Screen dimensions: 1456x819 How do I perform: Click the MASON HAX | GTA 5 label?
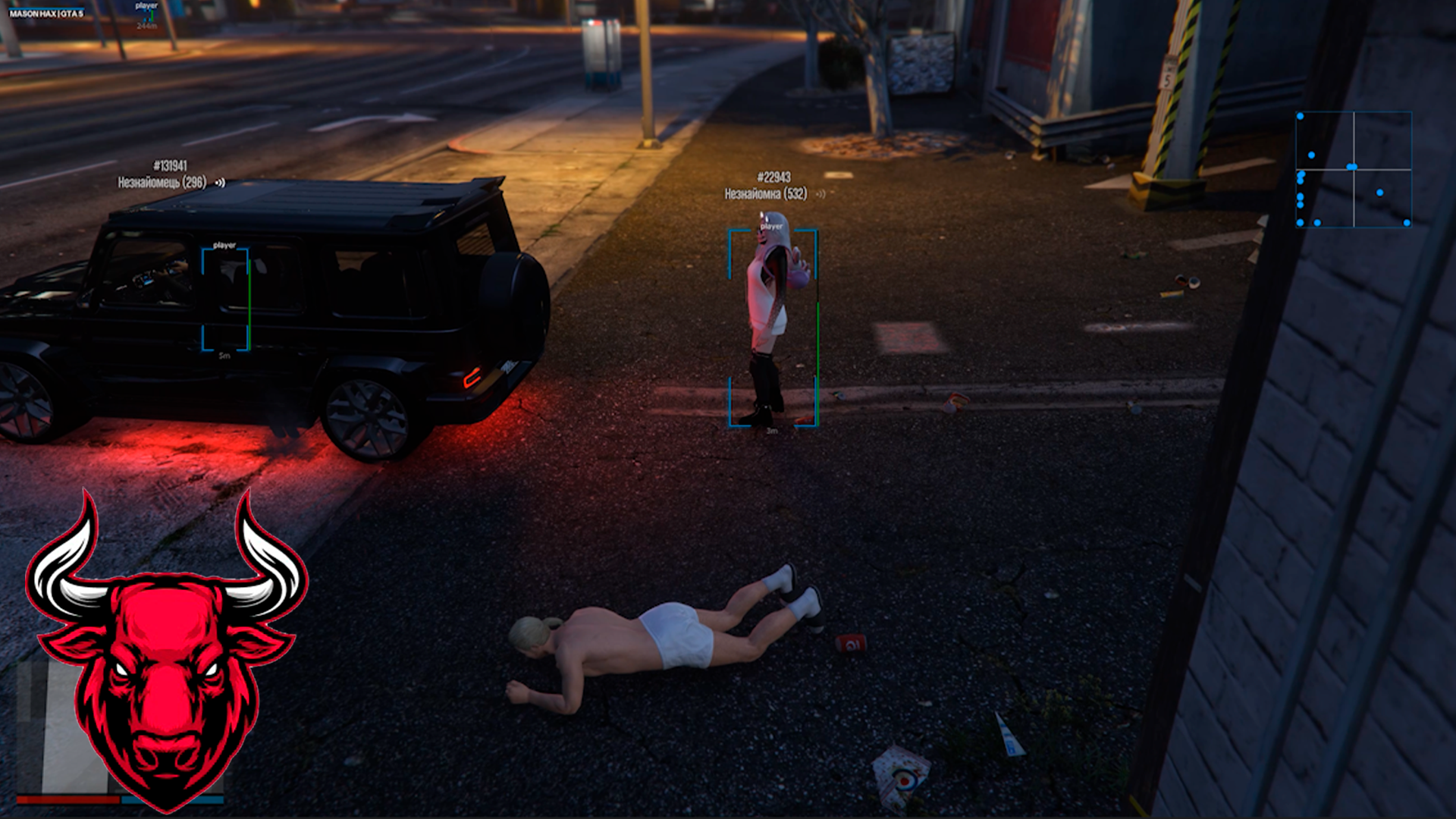coord(46,14)
